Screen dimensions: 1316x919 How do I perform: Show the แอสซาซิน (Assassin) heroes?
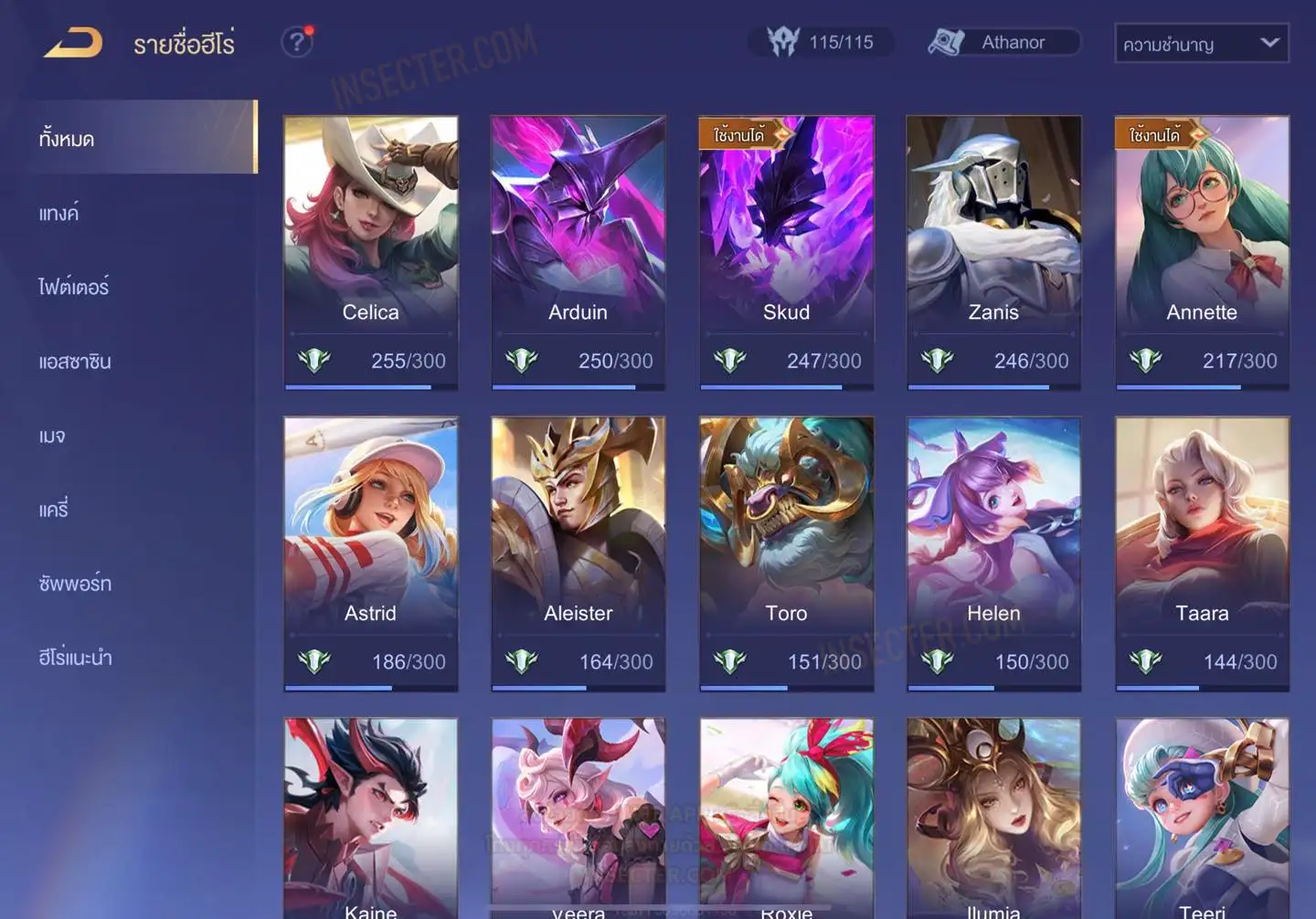click(75, 362)
